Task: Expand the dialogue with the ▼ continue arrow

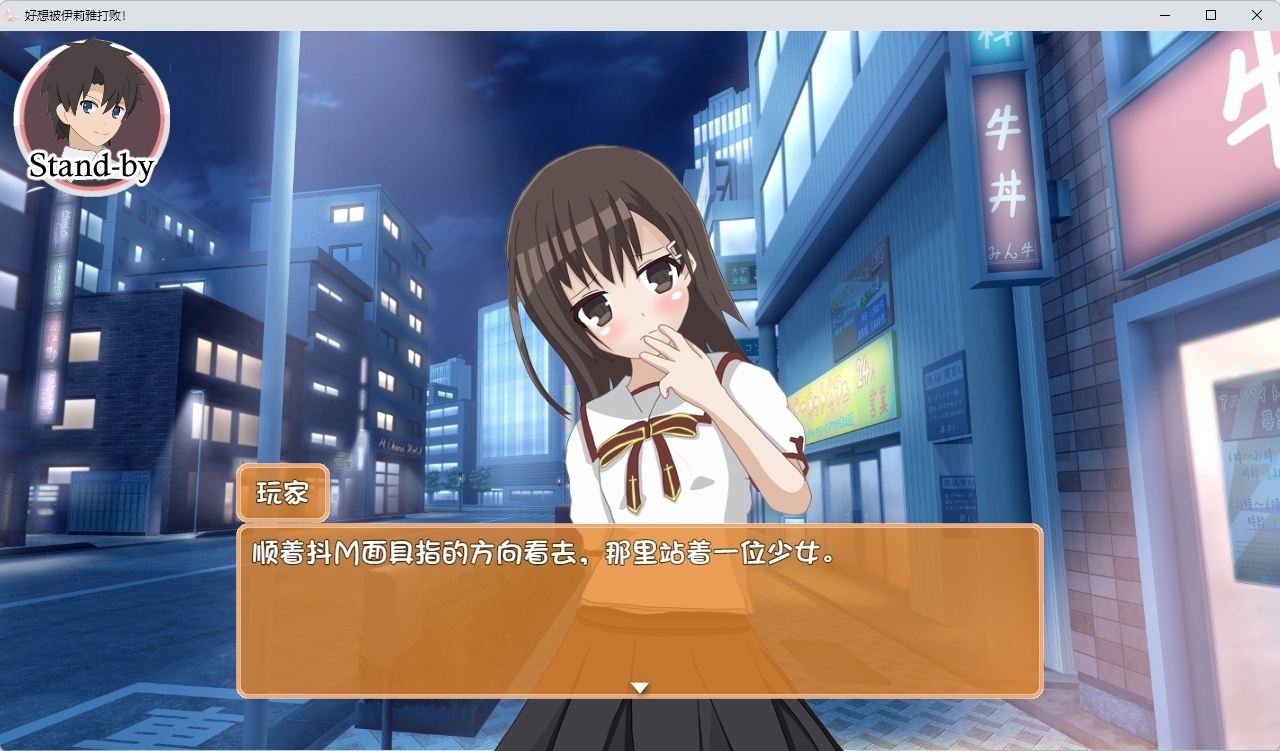Action: coord(639,687)
